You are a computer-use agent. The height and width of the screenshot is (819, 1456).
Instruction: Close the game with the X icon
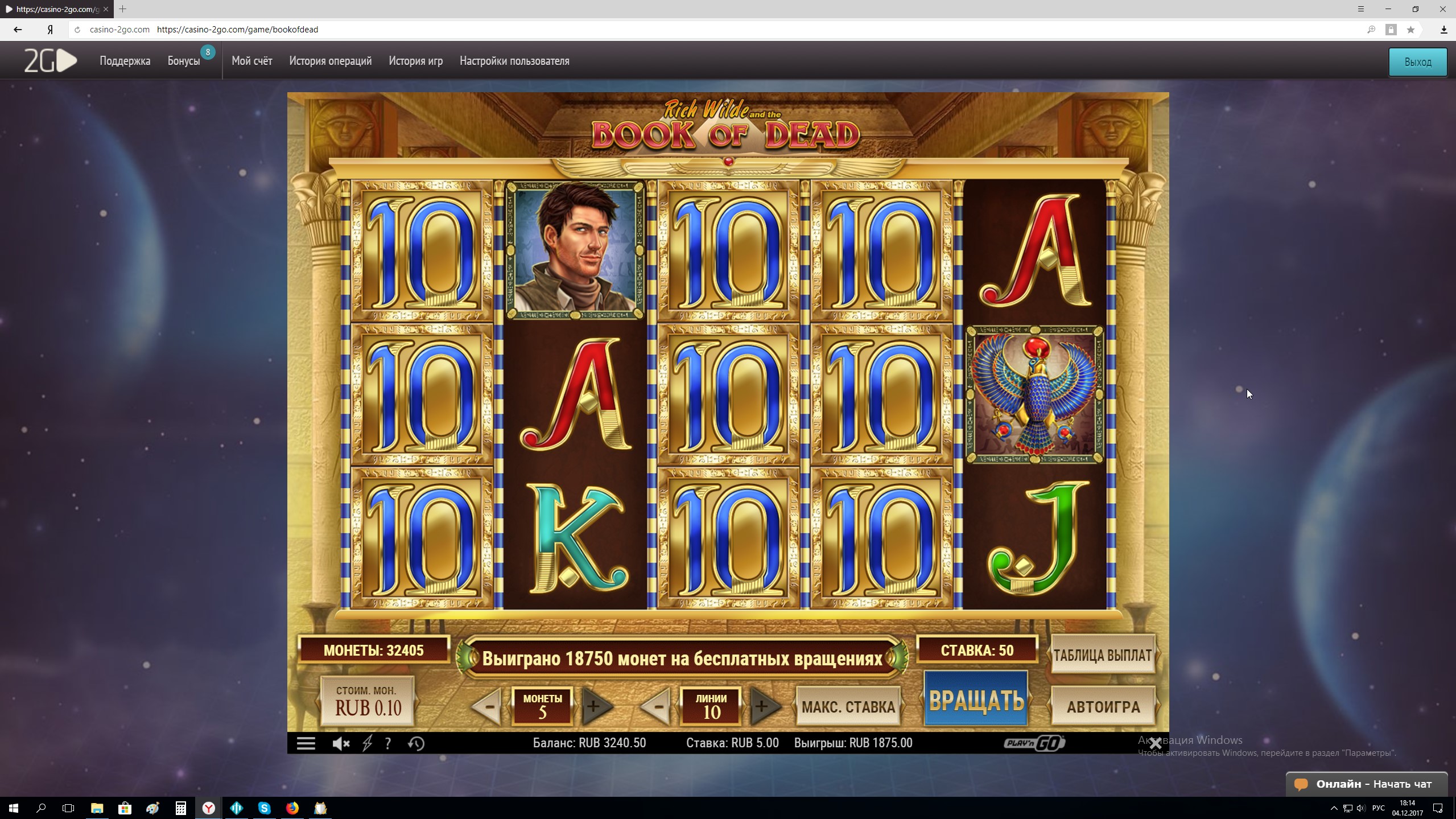1155,743
